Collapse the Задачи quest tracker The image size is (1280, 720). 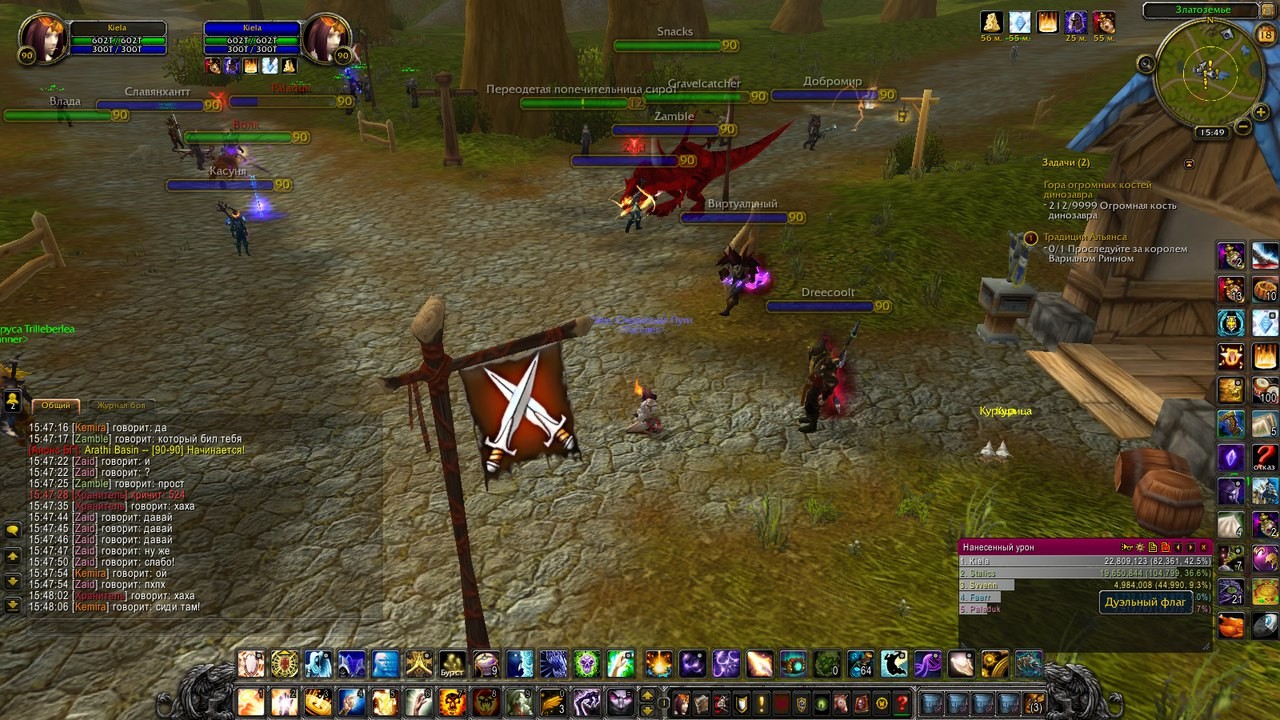[x=1189, y=163]
